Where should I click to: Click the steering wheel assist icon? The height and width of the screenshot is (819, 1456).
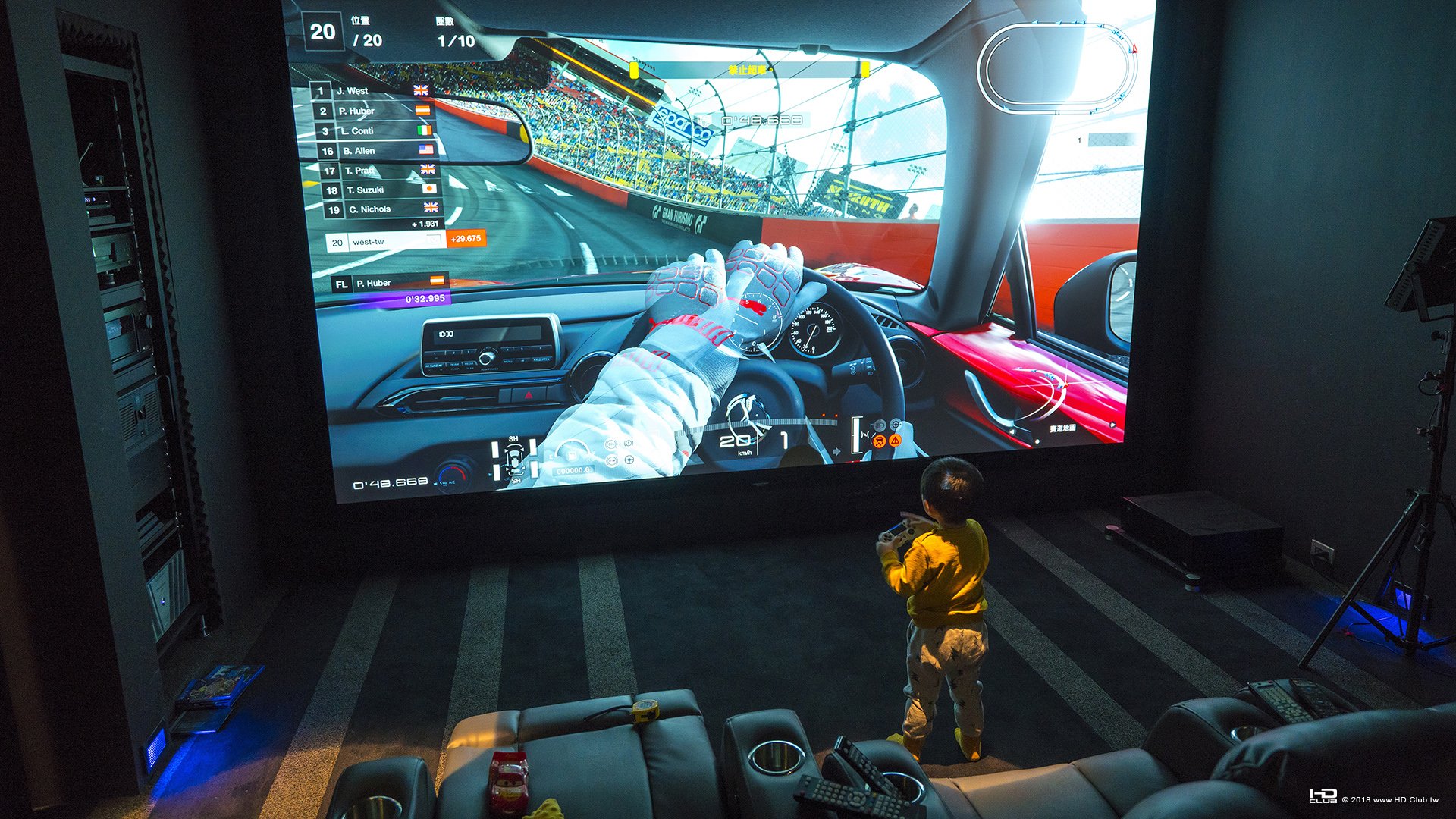629,460
